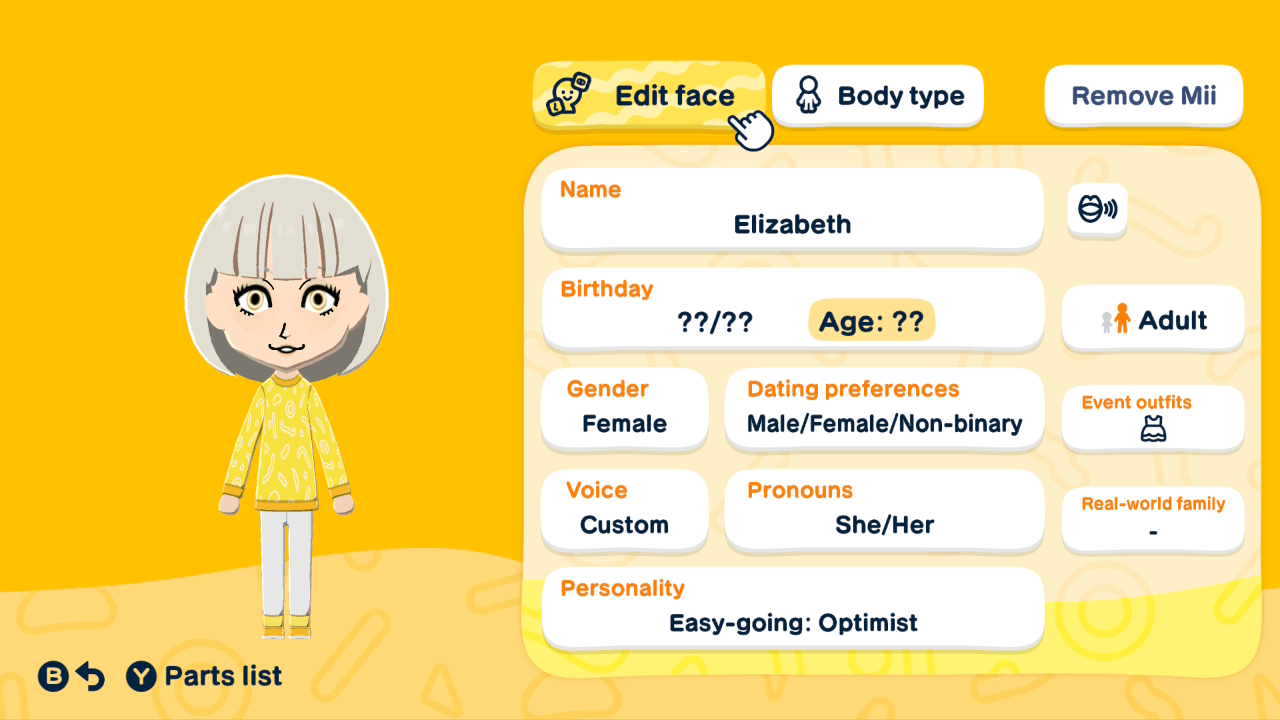The image size is (1280, 720).
Task: Toggle the Age display badge
Action: [x=871, y=320]
